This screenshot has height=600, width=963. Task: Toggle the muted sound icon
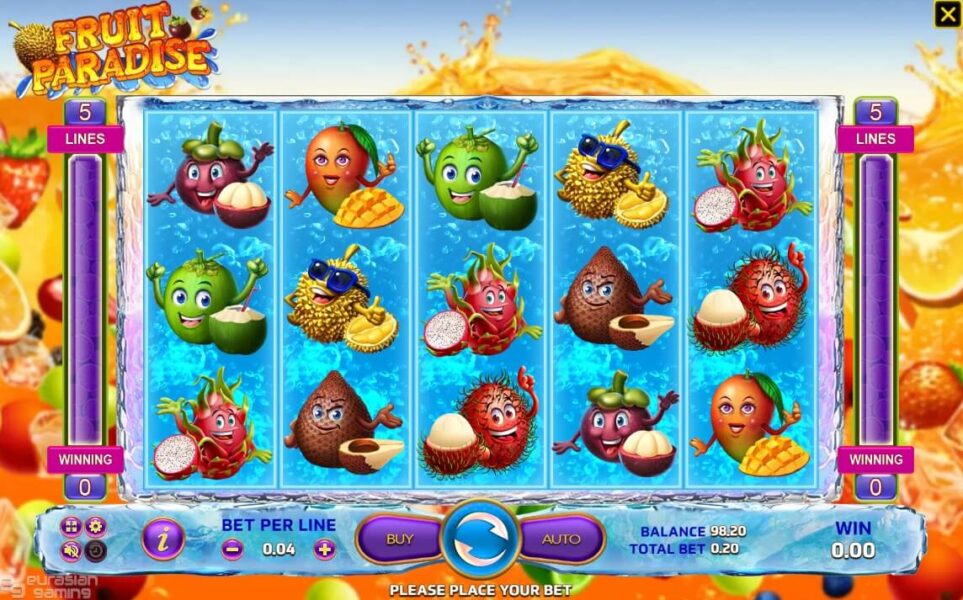pos(70,550)
